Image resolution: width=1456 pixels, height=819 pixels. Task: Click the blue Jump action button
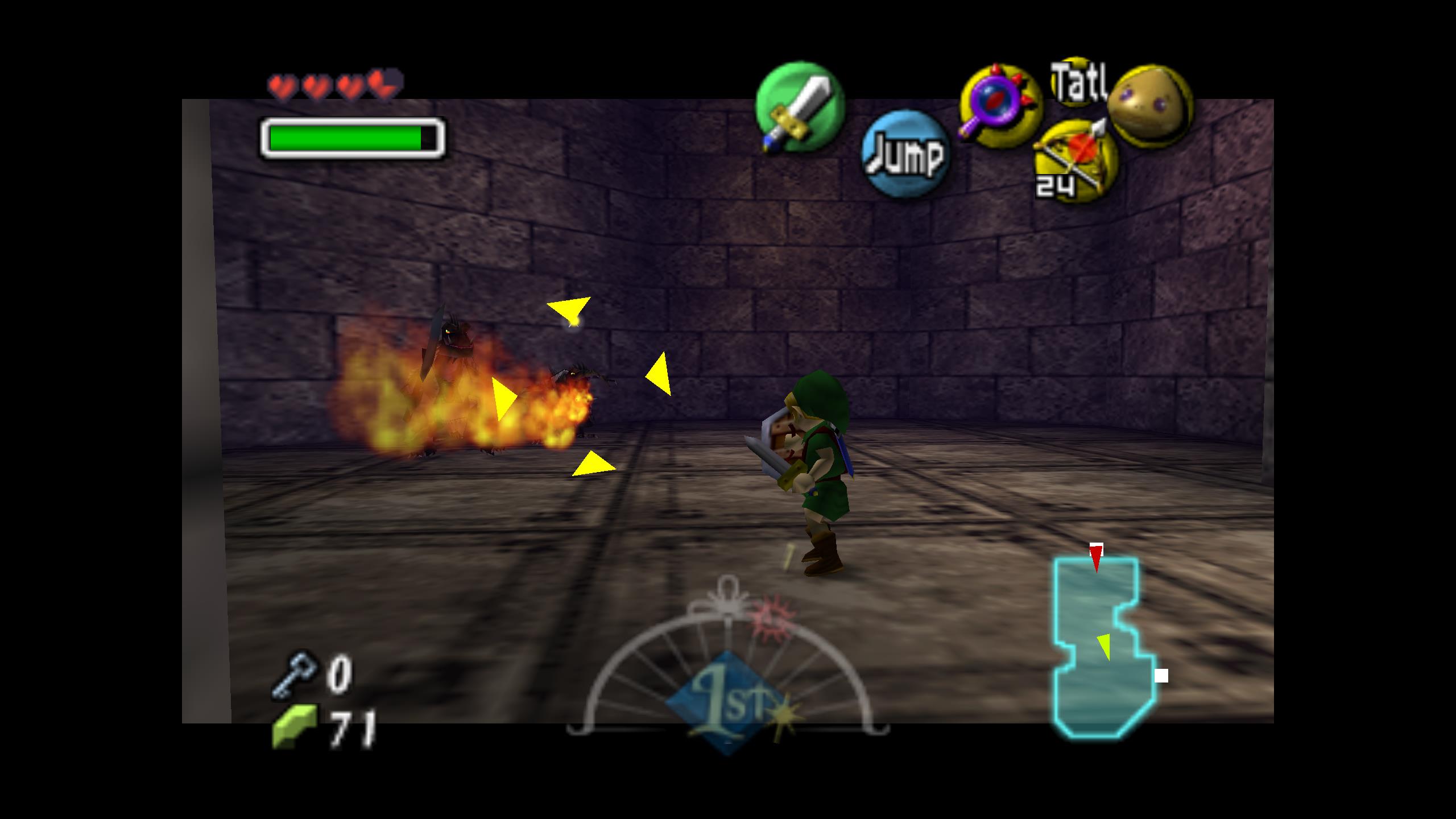pyautogui.click(x=905, y=154)
